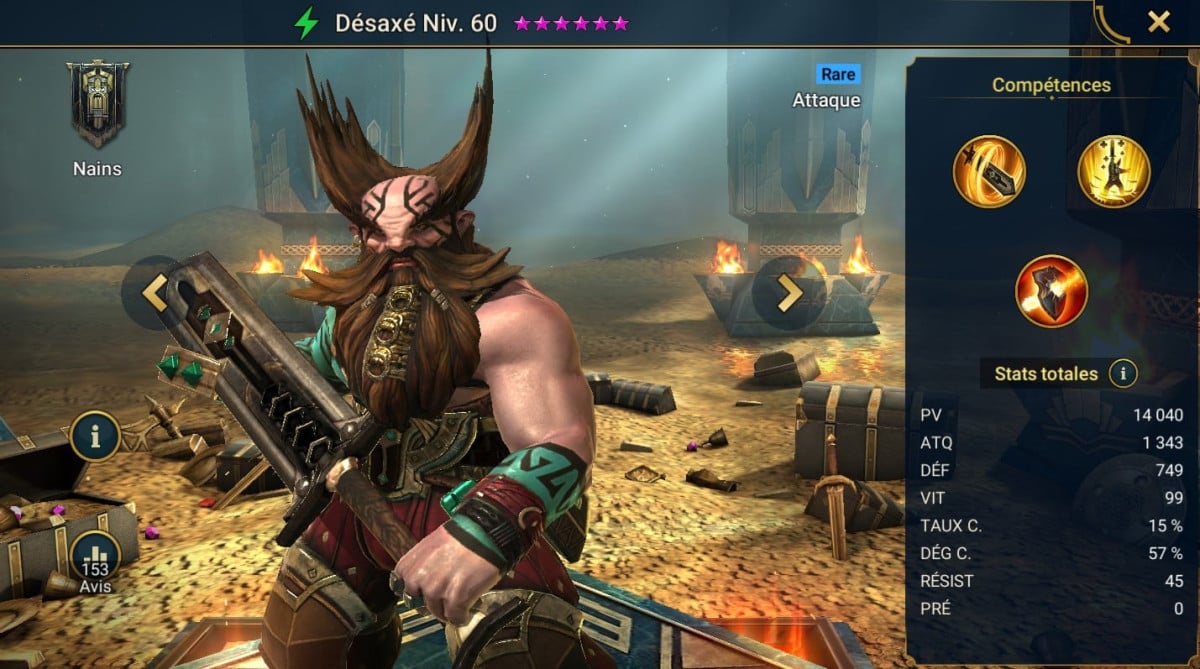Screen dimensions: 1200x669
Task: View the first skill with bracelet icon
Action: click(989, 171)
